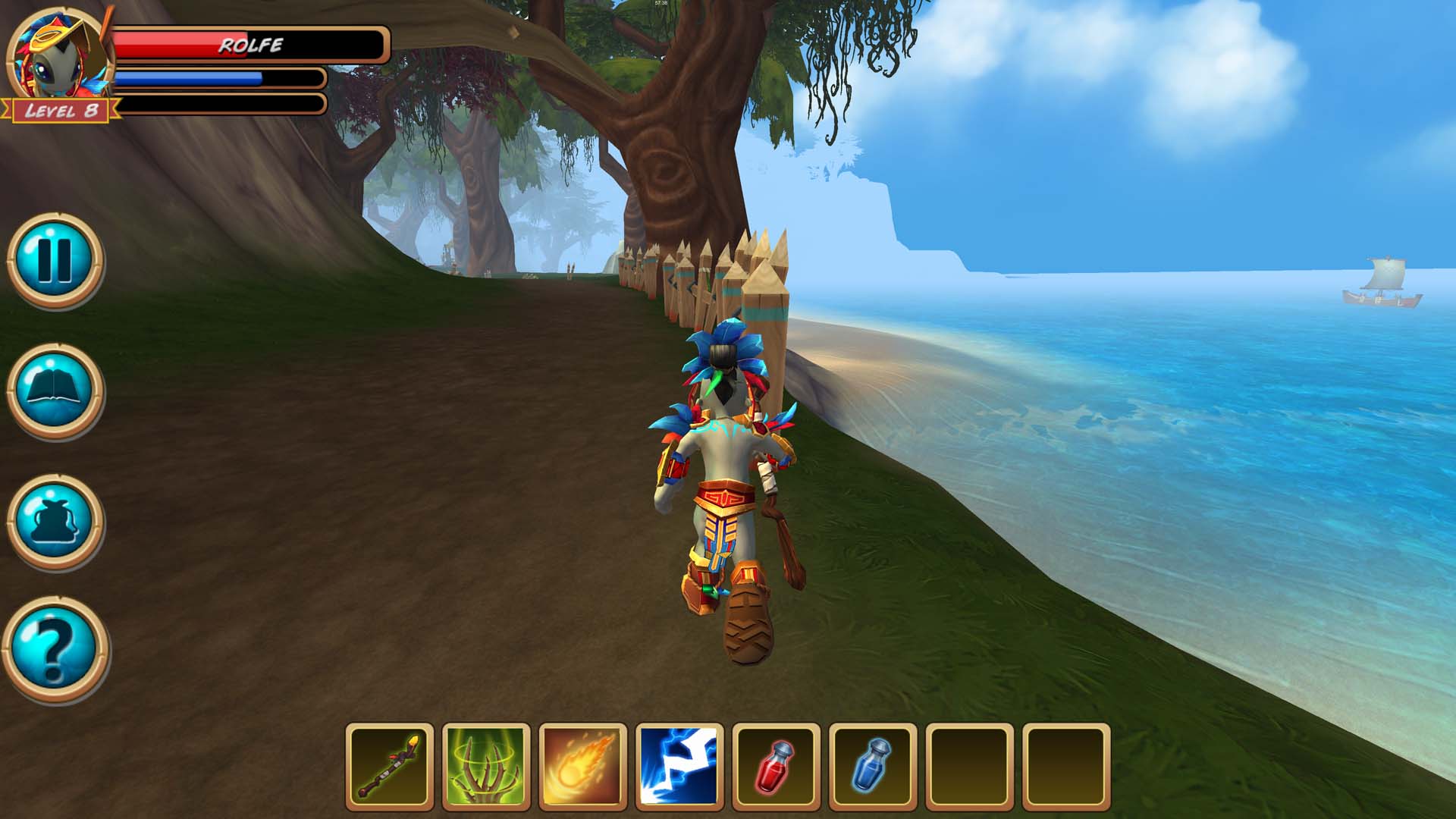Click the Rolfe name plate
The height and width of the screenshot is (819, 1456).
tap(250, 45)
